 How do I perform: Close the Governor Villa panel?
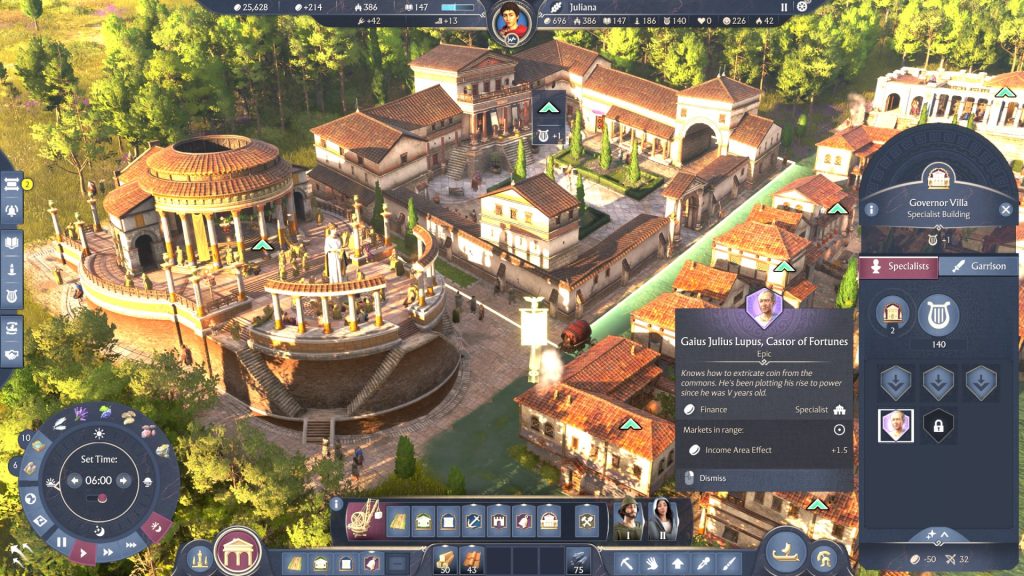click(1006, 209)
